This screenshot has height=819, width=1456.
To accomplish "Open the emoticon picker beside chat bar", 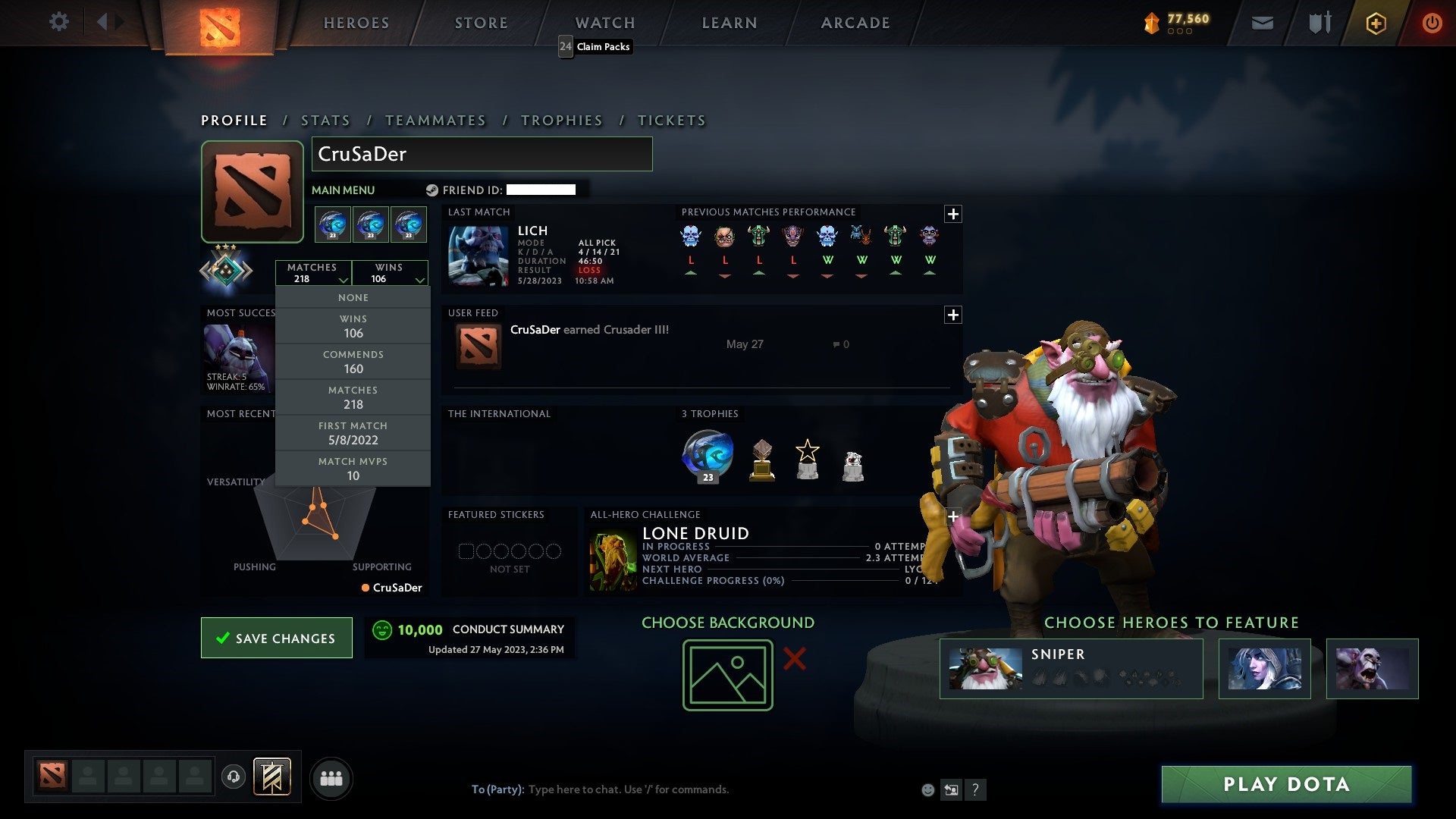I will (x=927, y=789).
